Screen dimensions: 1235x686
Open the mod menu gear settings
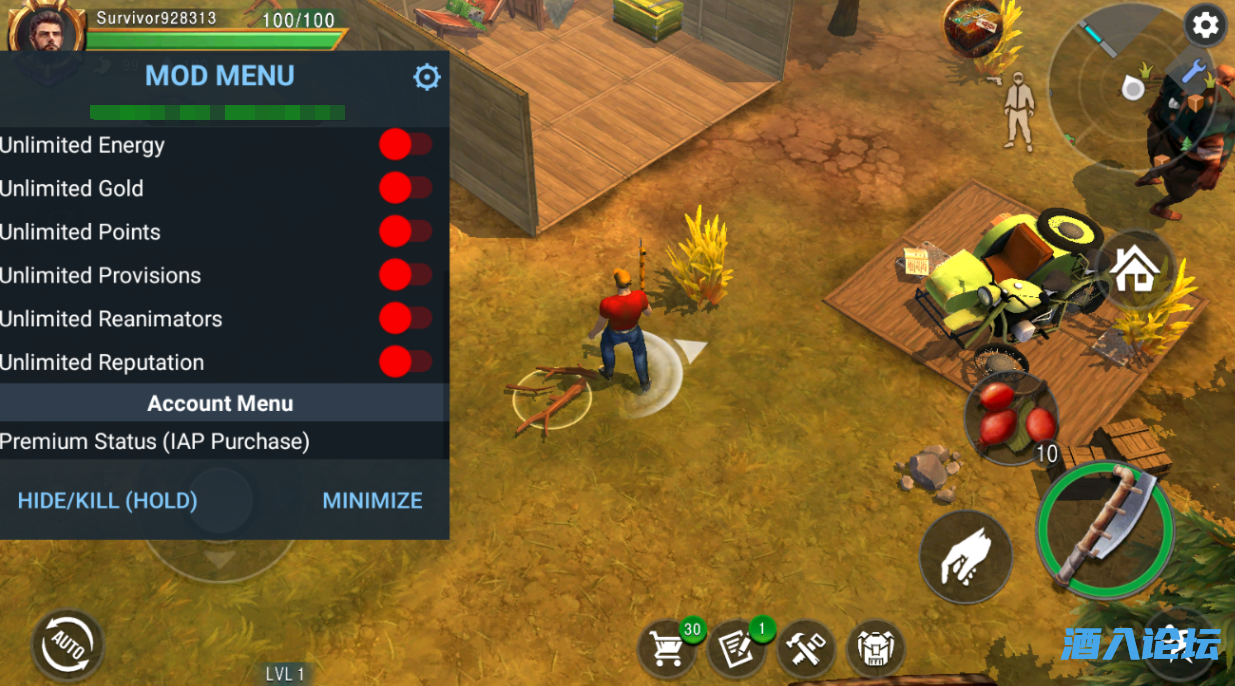click(x=427, y=77)
